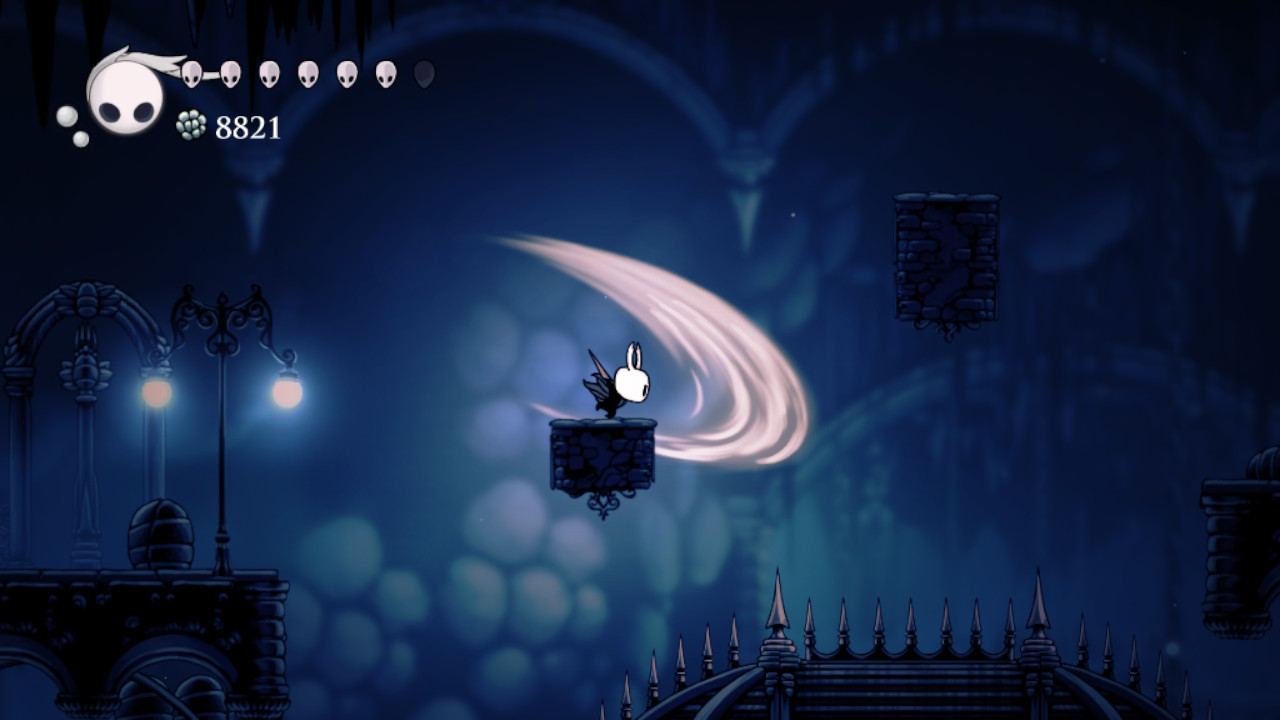Click the dimmer lamp near the arch
1280x720 pixels.
(155, 393)
